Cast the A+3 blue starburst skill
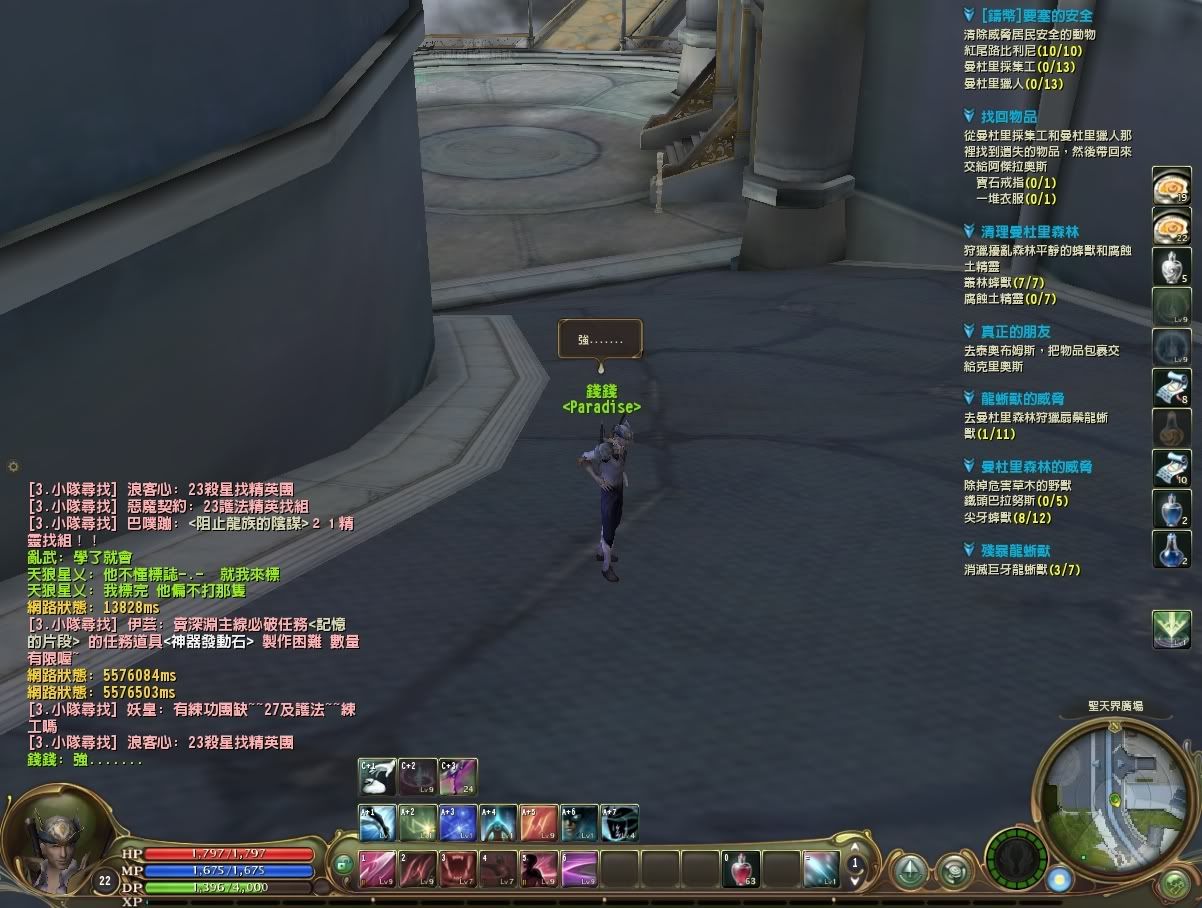The image size is (1202, 908). coord(458,823)
